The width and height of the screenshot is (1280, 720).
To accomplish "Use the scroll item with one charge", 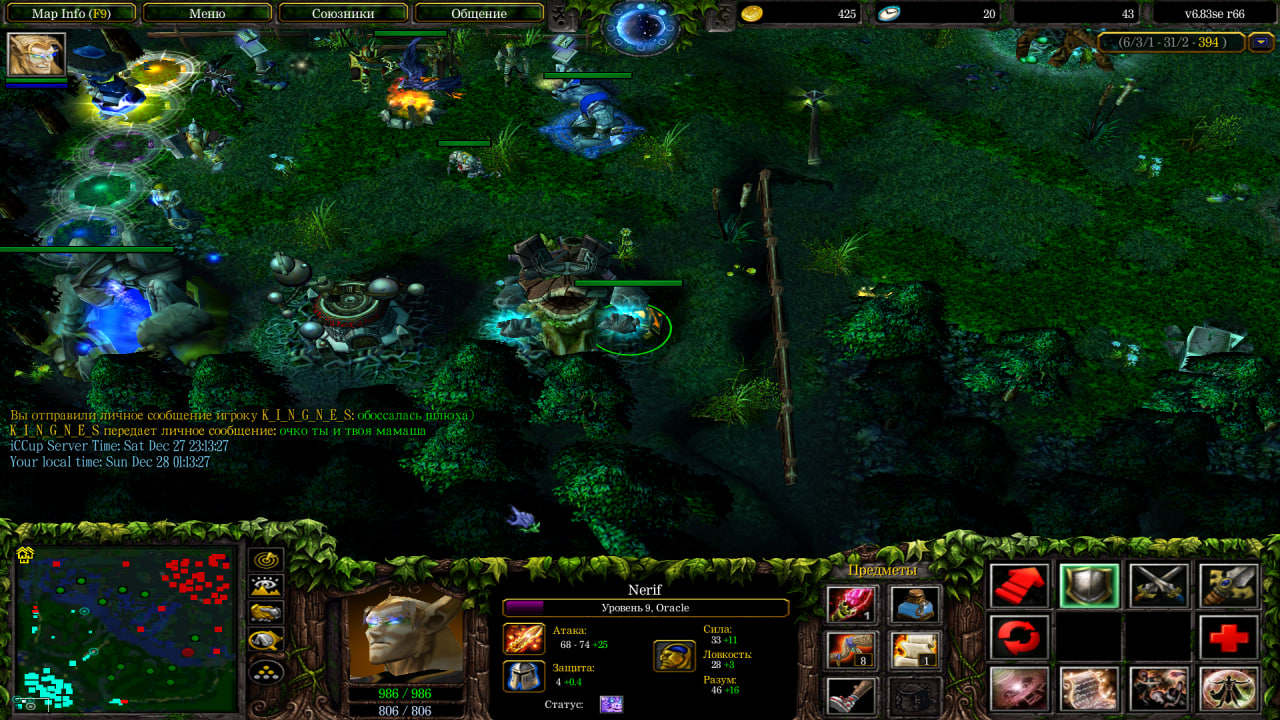I will [x=915, y=650].
